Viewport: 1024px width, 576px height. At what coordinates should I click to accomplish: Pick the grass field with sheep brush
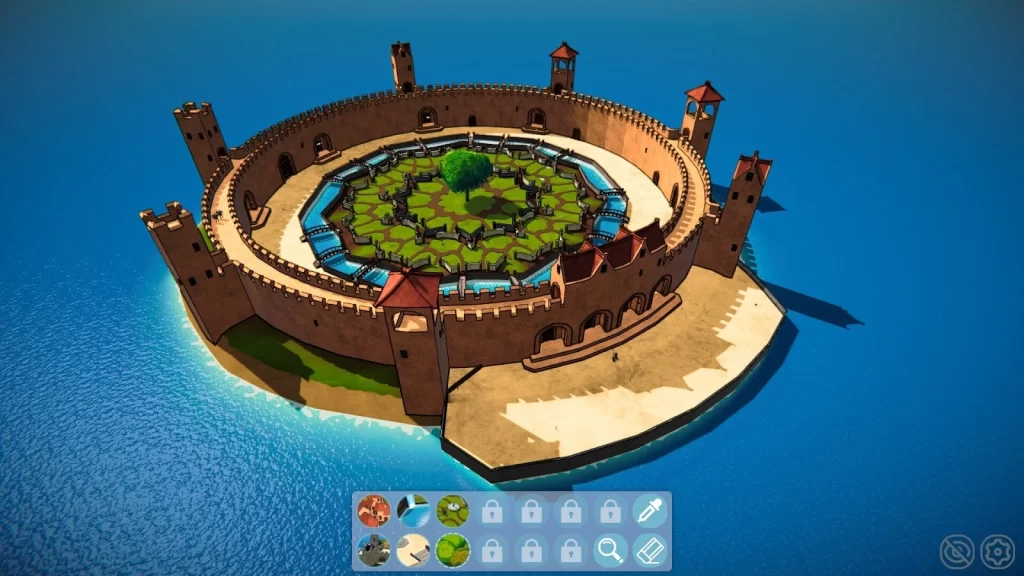tap(452, 511)
